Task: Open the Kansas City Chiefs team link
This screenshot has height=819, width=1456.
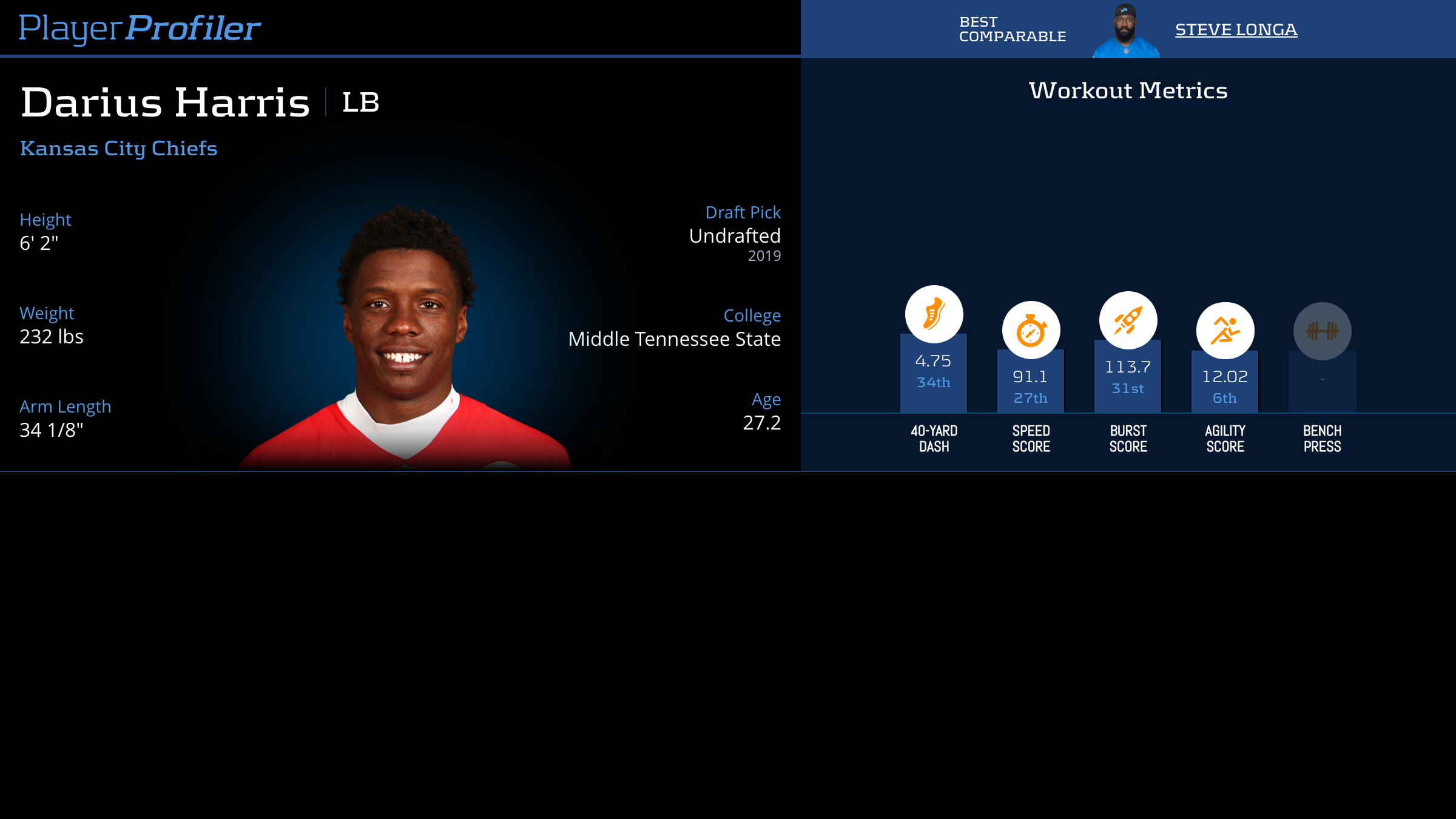Action: (119, 149)
